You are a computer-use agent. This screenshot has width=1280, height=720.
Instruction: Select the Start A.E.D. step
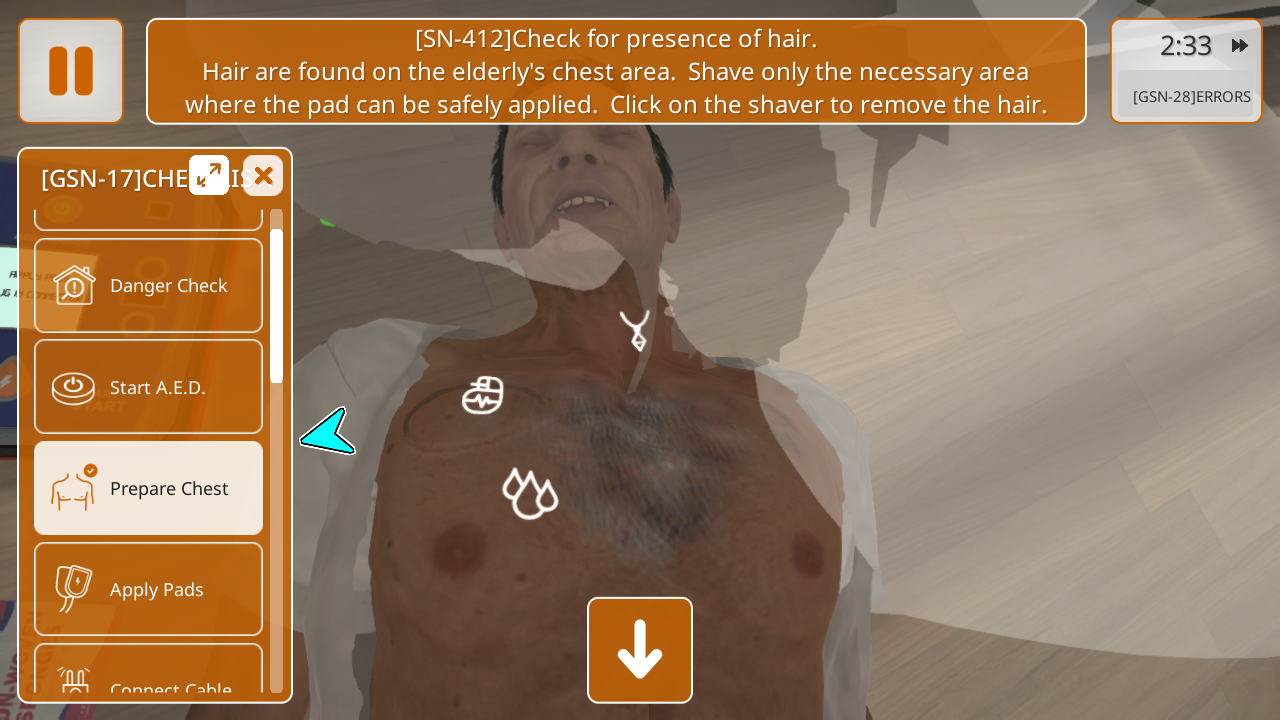[149, 387]
